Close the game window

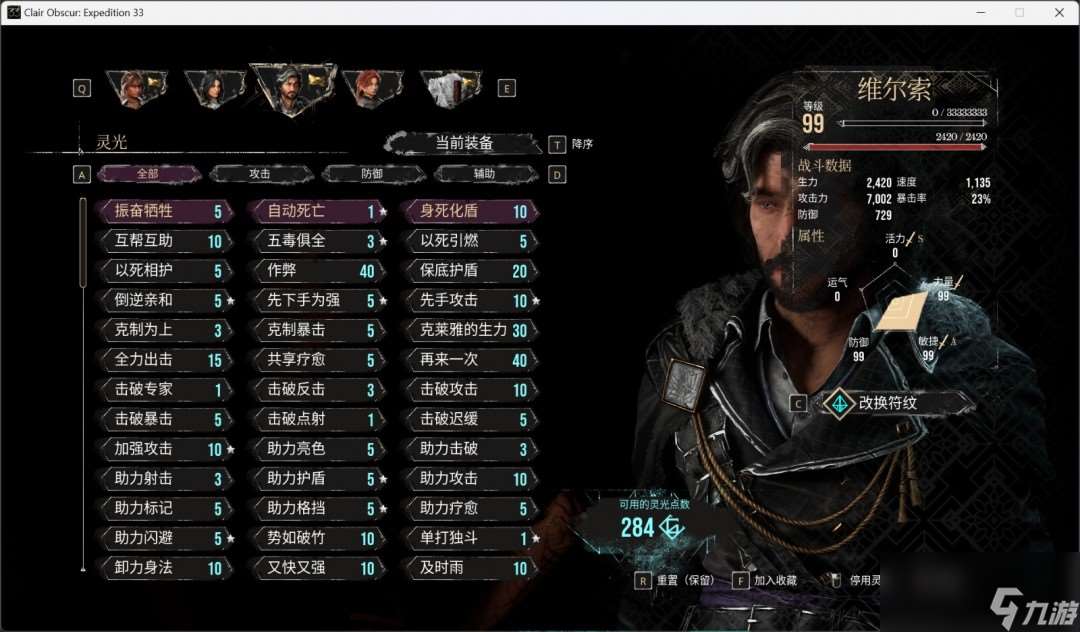click(1057, 12)
